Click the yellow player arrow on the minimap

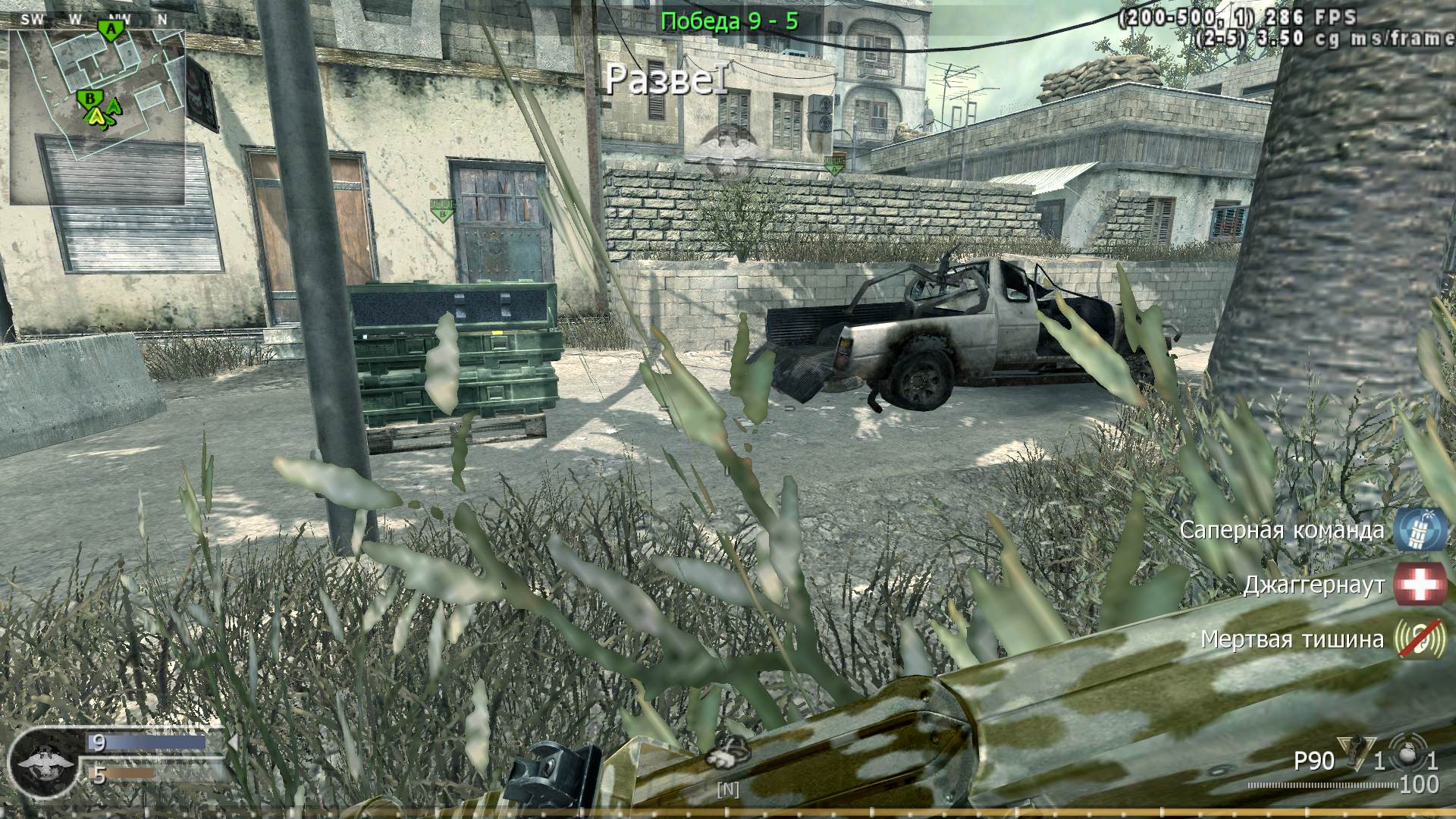tap(96, 118)
